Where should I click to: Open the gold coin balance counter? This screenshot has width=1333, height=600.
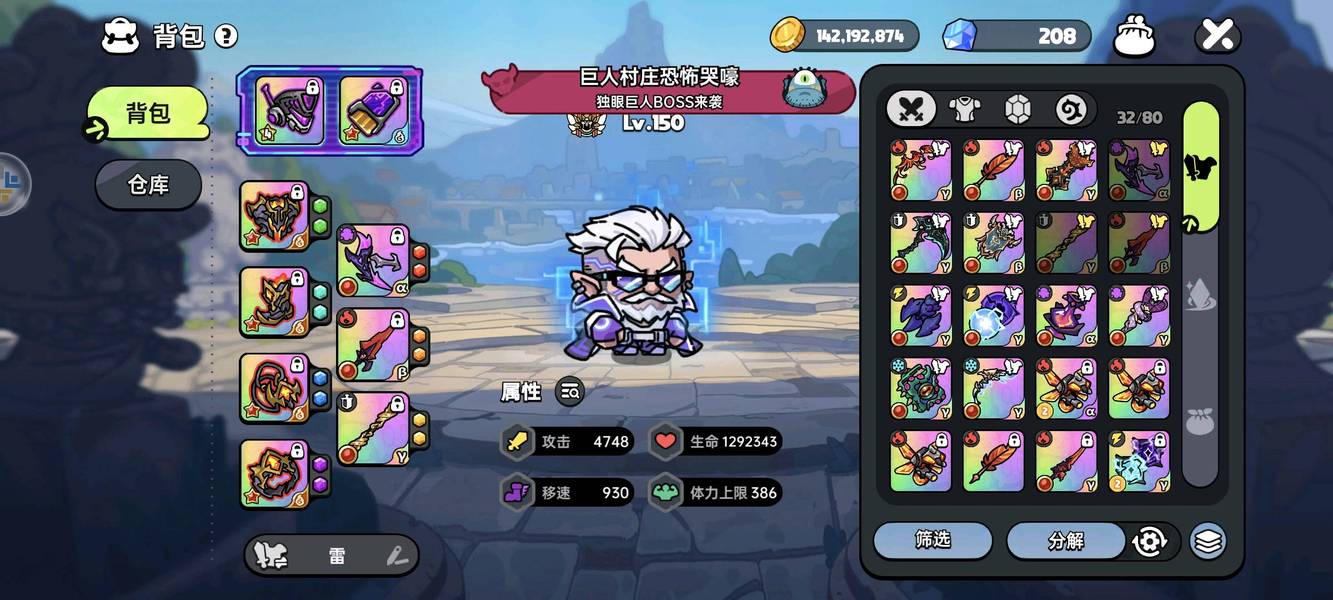tap(845, 36)
